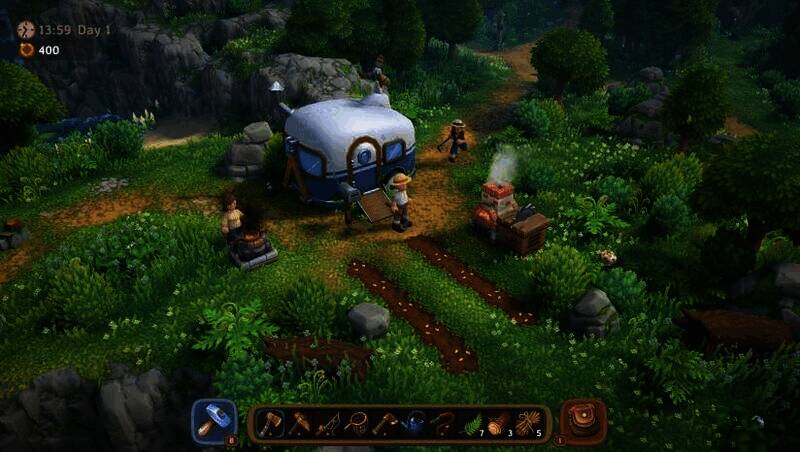Open the backpack inventory

(x=583, y=421)
